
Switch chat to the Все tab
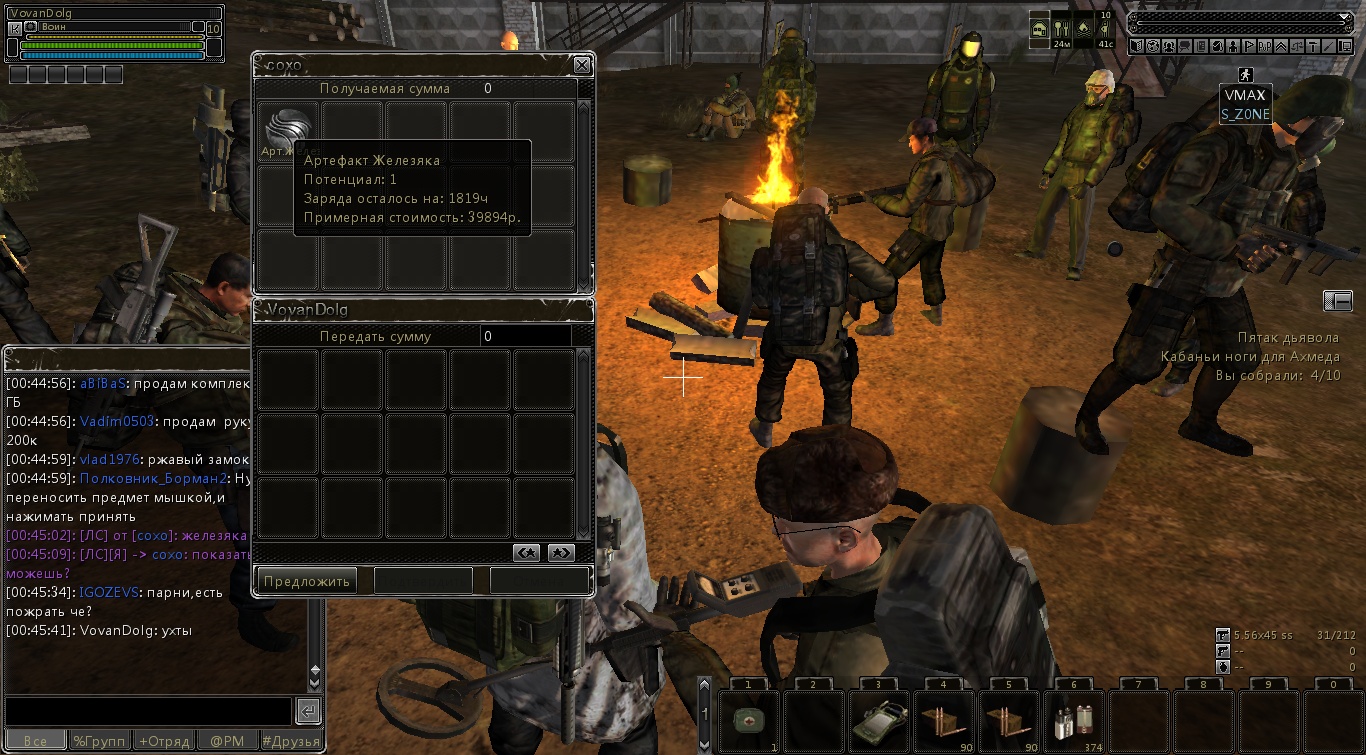[x=35, y=741]
